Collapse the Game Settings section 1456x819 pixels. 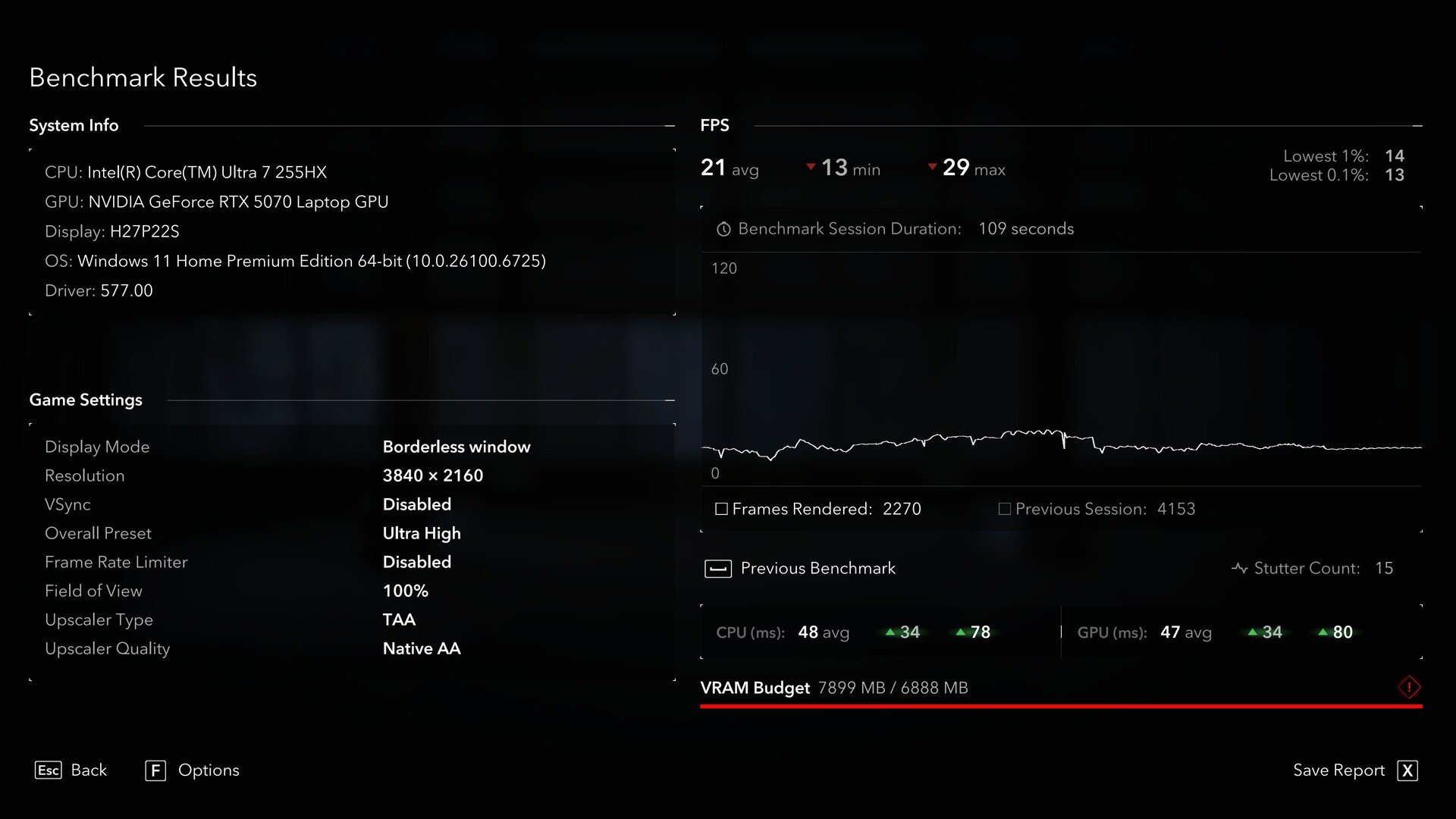tap(670, 400)
